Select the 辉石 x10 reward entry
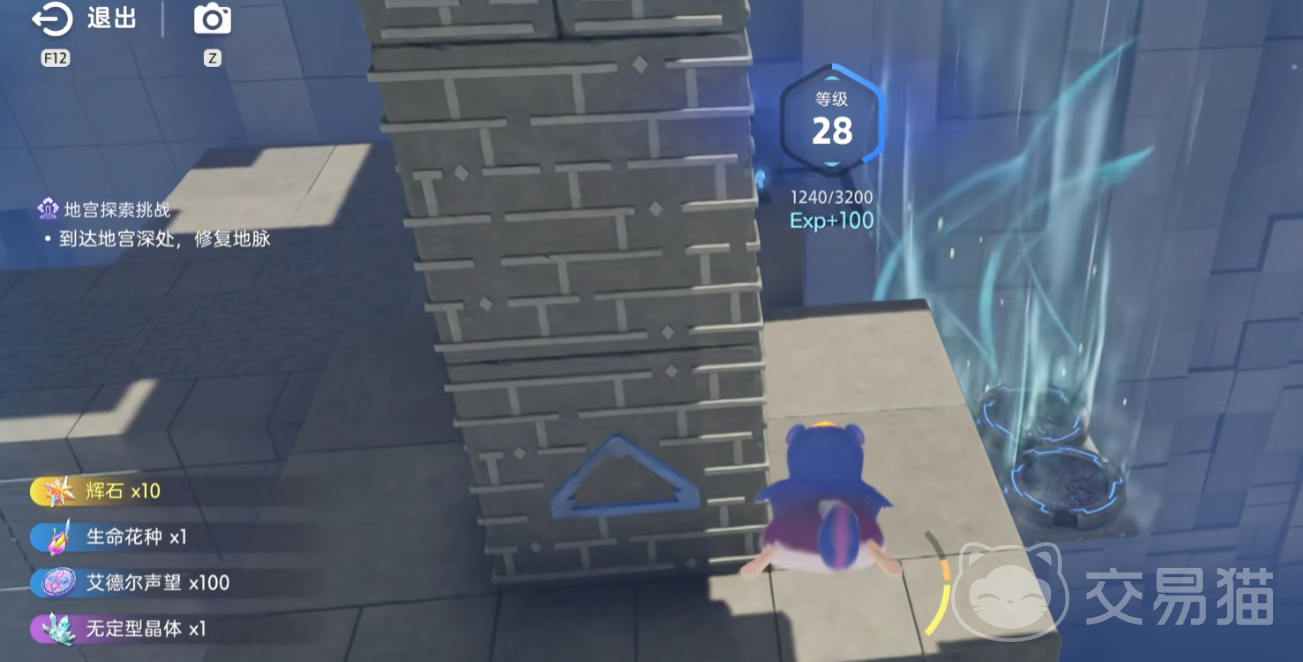This screenshot has width=1303, height=662. click(108, 491)
